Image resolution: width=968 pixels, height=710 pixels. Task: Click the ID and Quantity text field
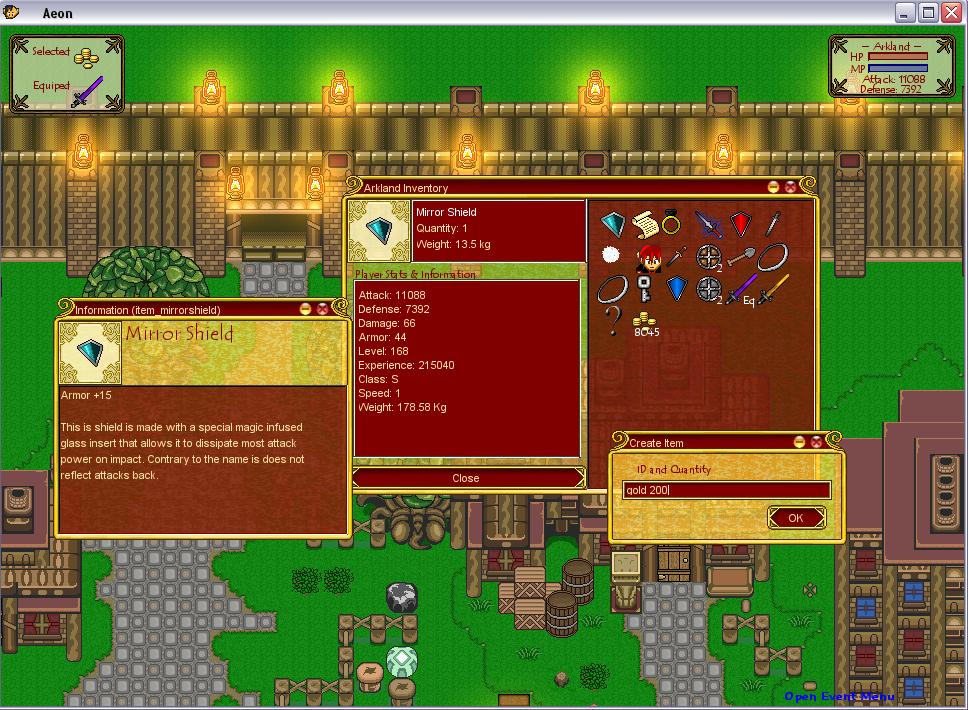coord(727,490)
